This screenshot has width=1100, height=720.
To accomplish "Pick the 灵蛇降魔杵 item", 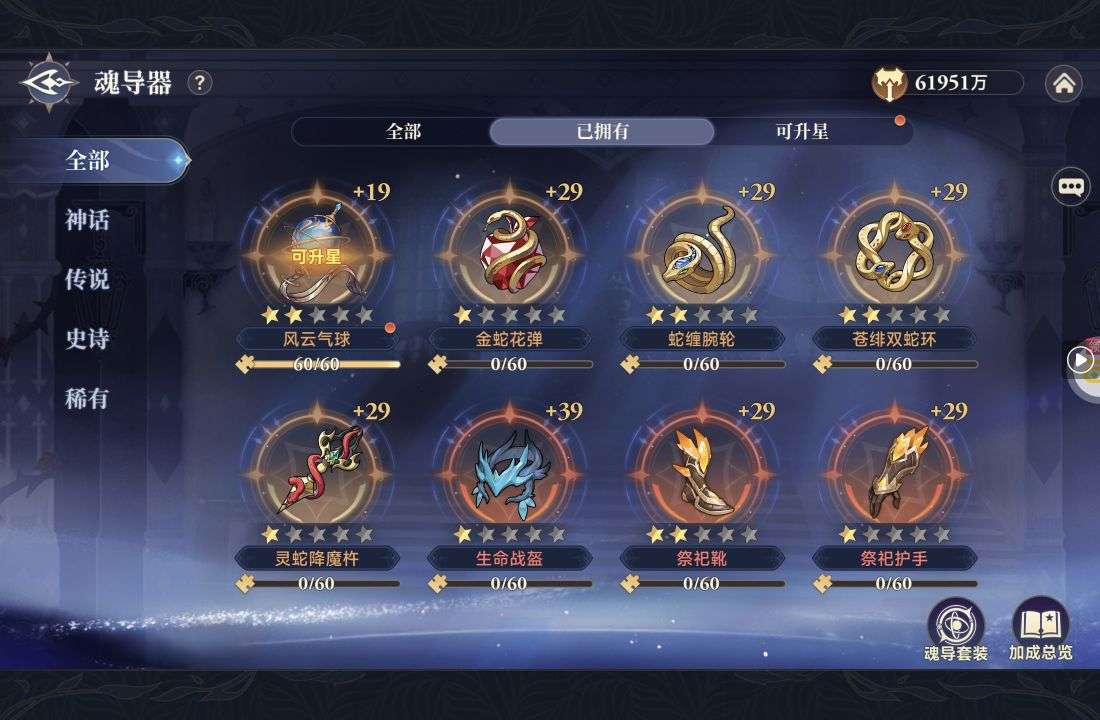I will pos(317,468).
